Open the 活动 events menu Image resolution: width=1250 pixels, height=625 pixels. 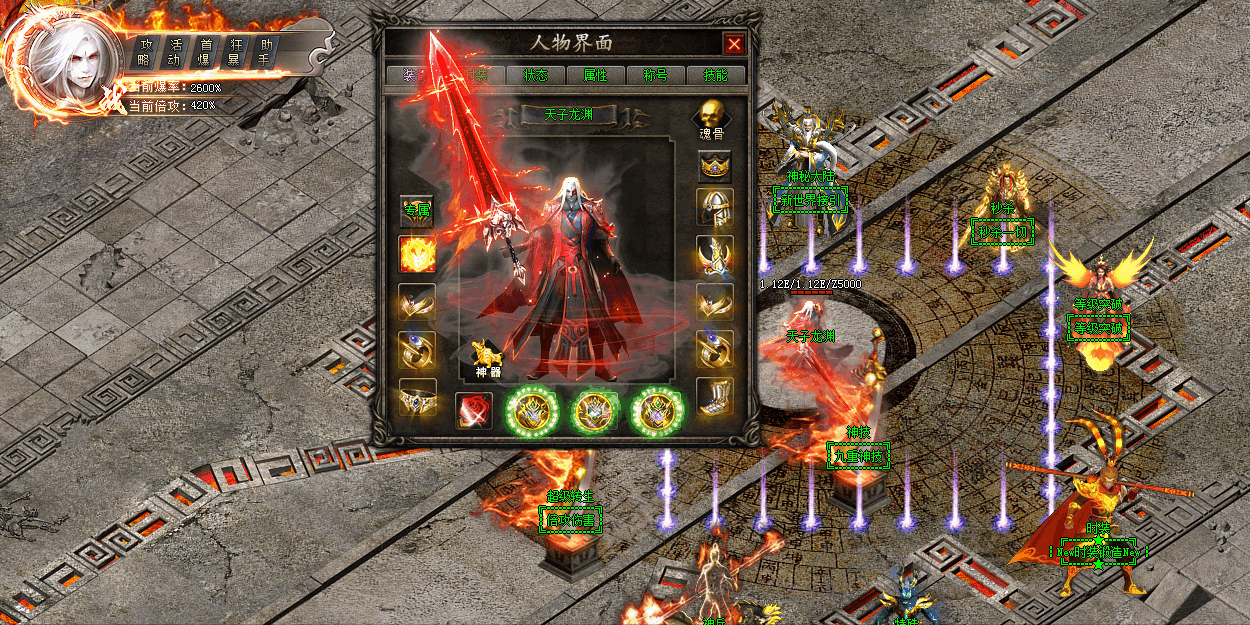pyautogui.click(x=176, y=52)
